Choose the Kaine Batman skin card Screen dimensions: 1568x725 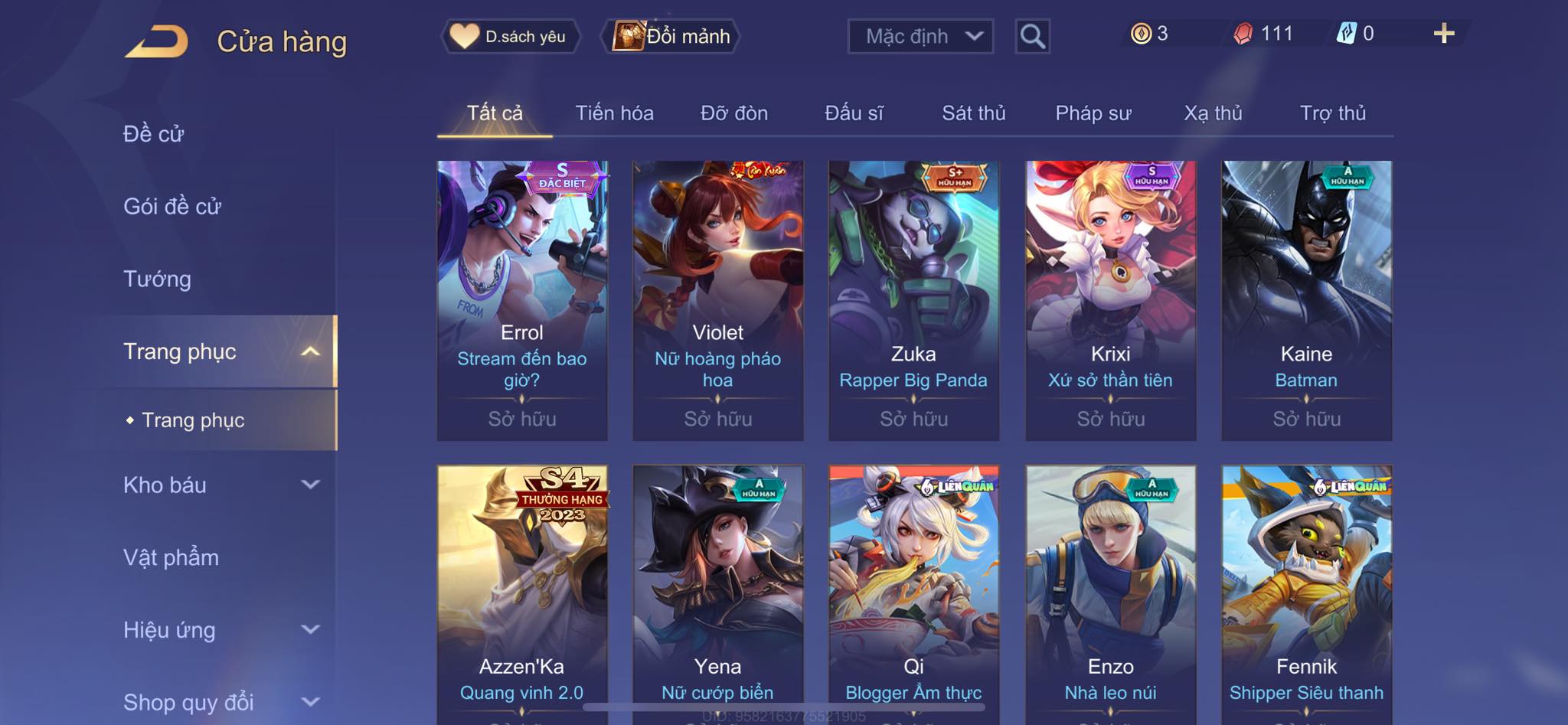pos(1306,300)
